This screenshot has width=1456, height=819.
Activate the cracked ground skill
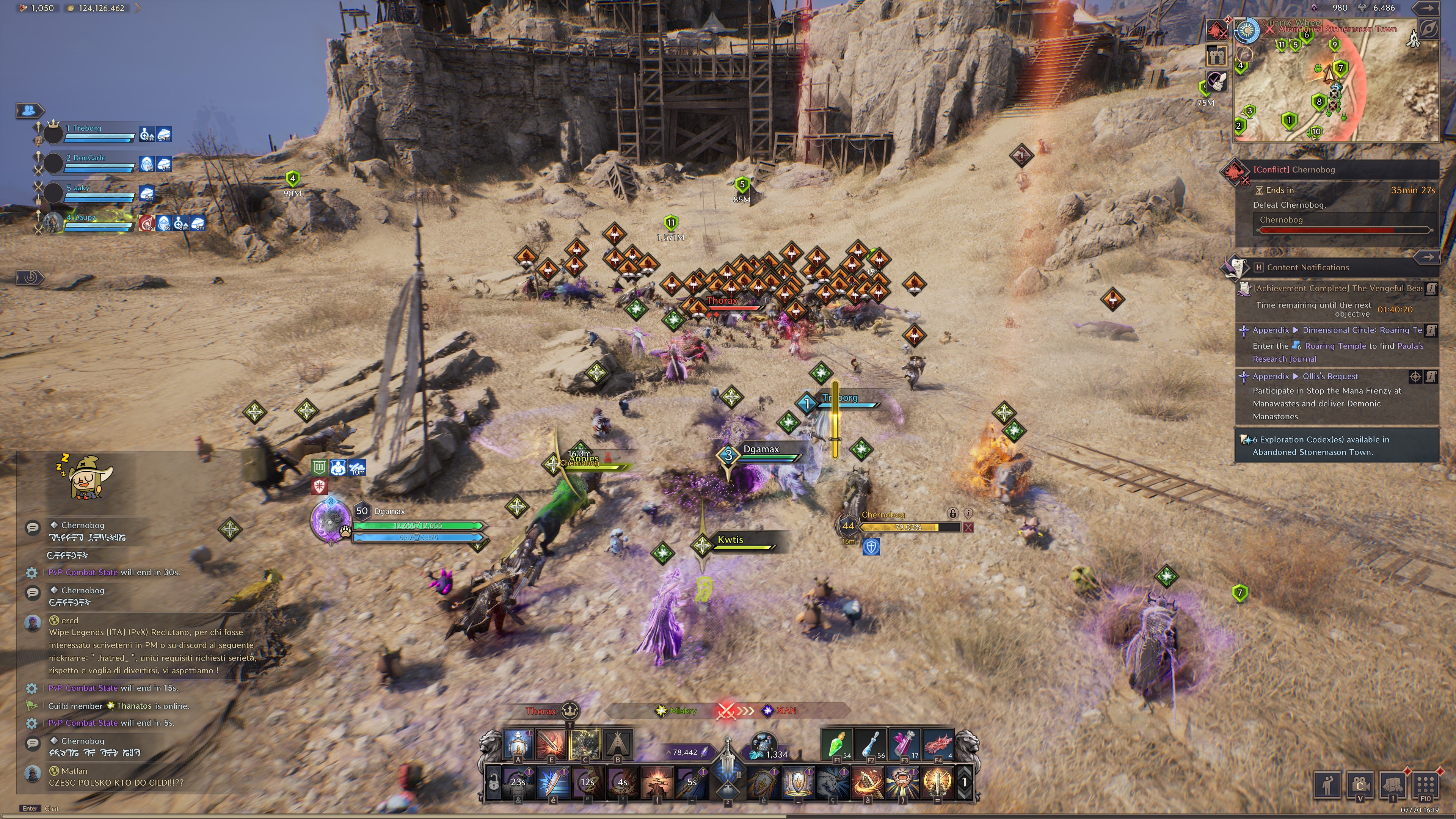[657, 782]
